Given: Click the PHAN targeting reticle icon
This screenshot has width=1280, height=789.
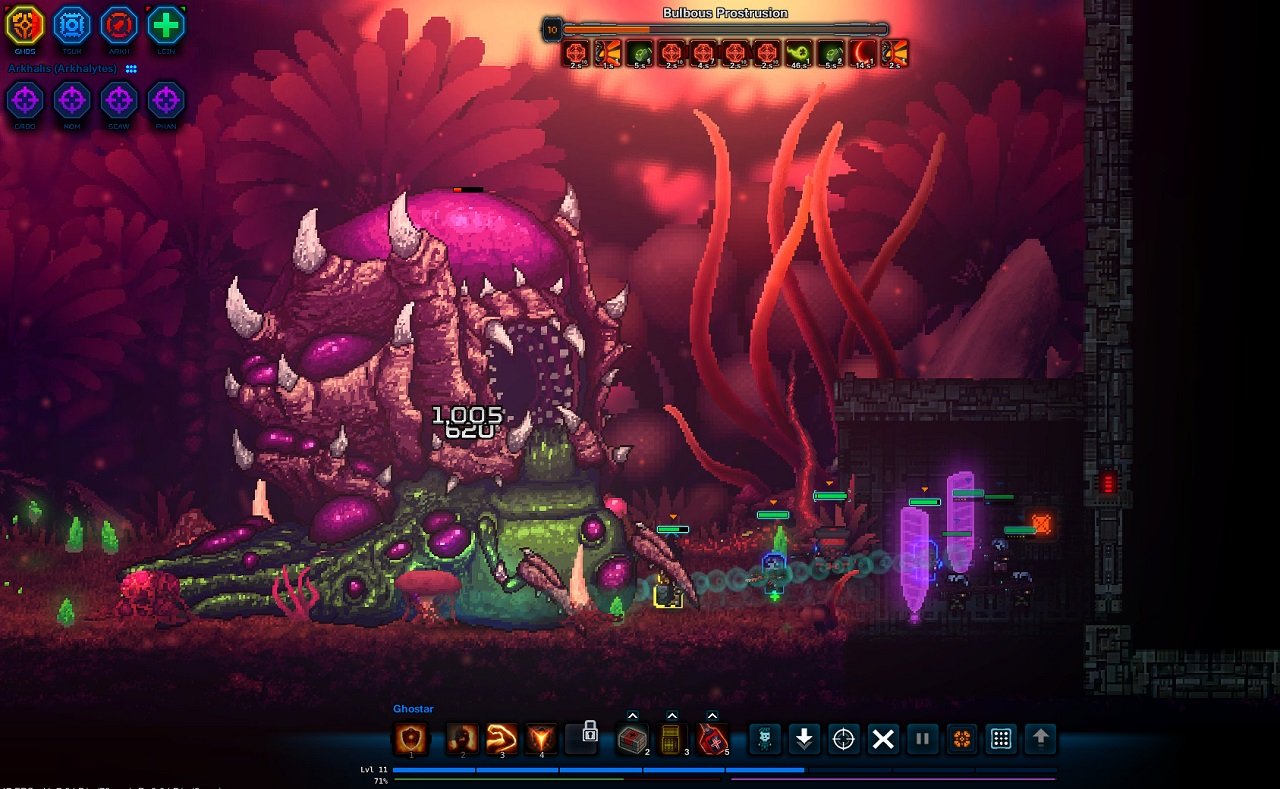Looking at the screenshot, I should 165,101.
